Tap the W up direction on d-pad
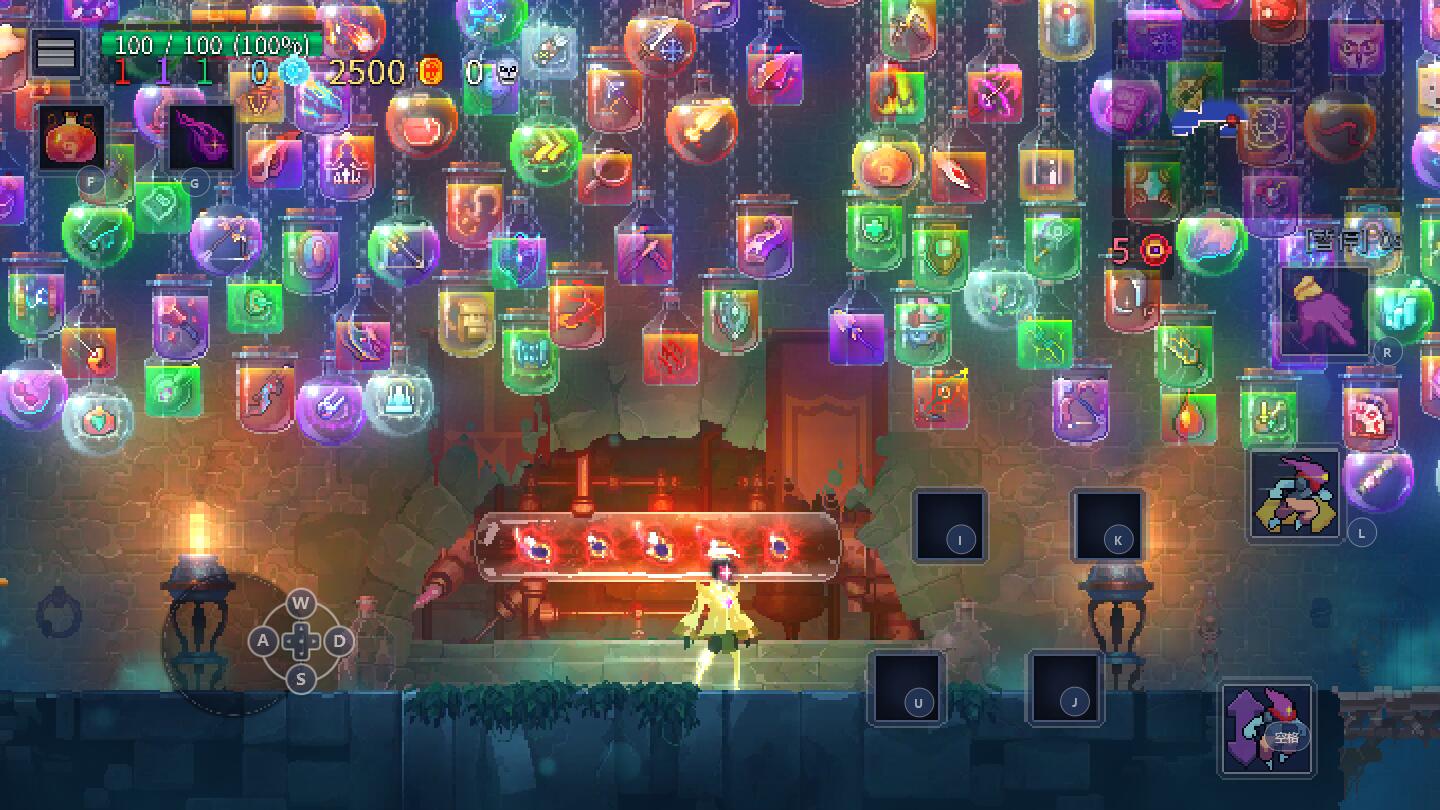 coord(301,604)
